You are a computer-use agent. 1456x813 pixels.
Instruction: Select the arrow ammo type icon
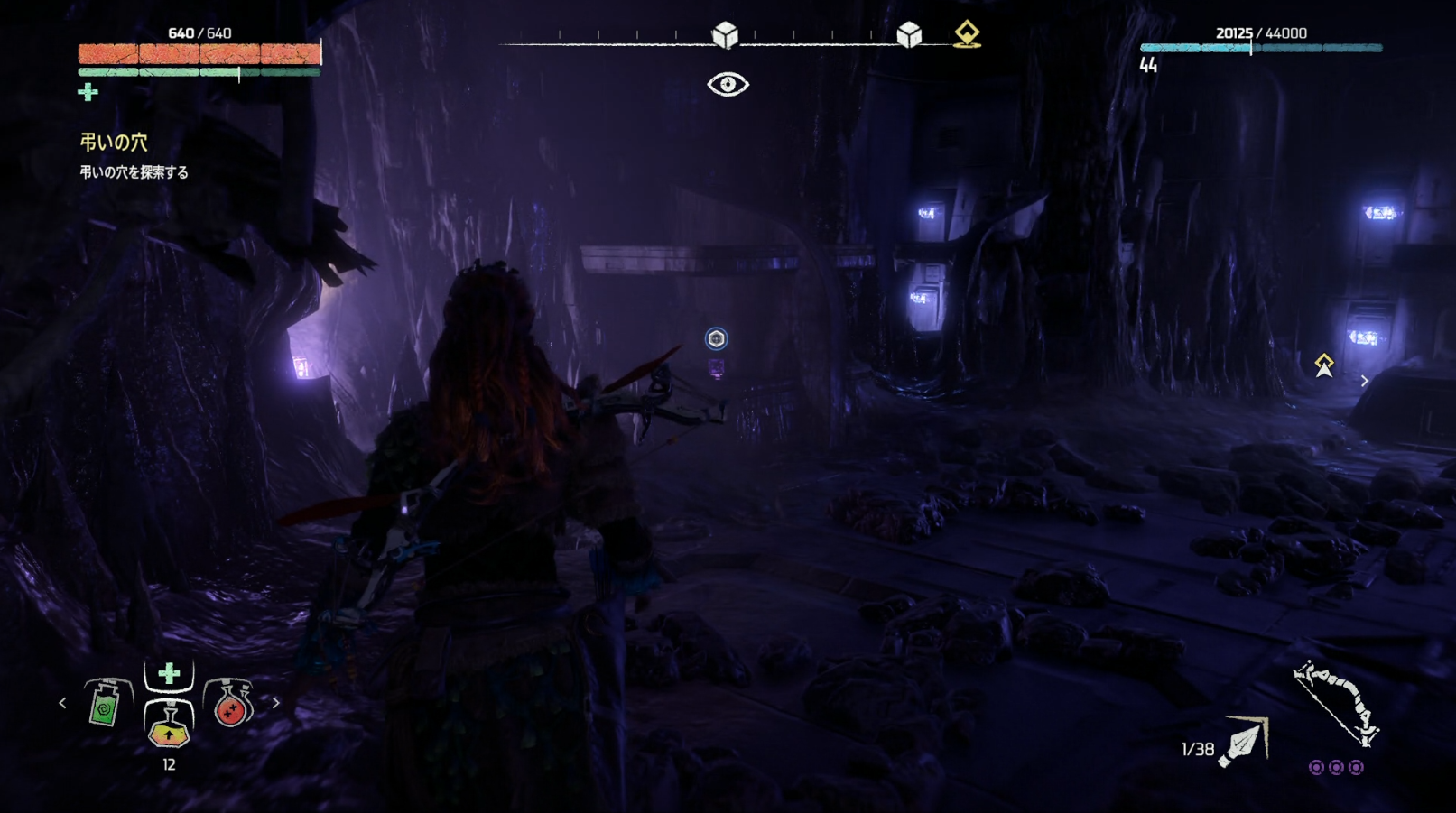[x=1244, y=742]
